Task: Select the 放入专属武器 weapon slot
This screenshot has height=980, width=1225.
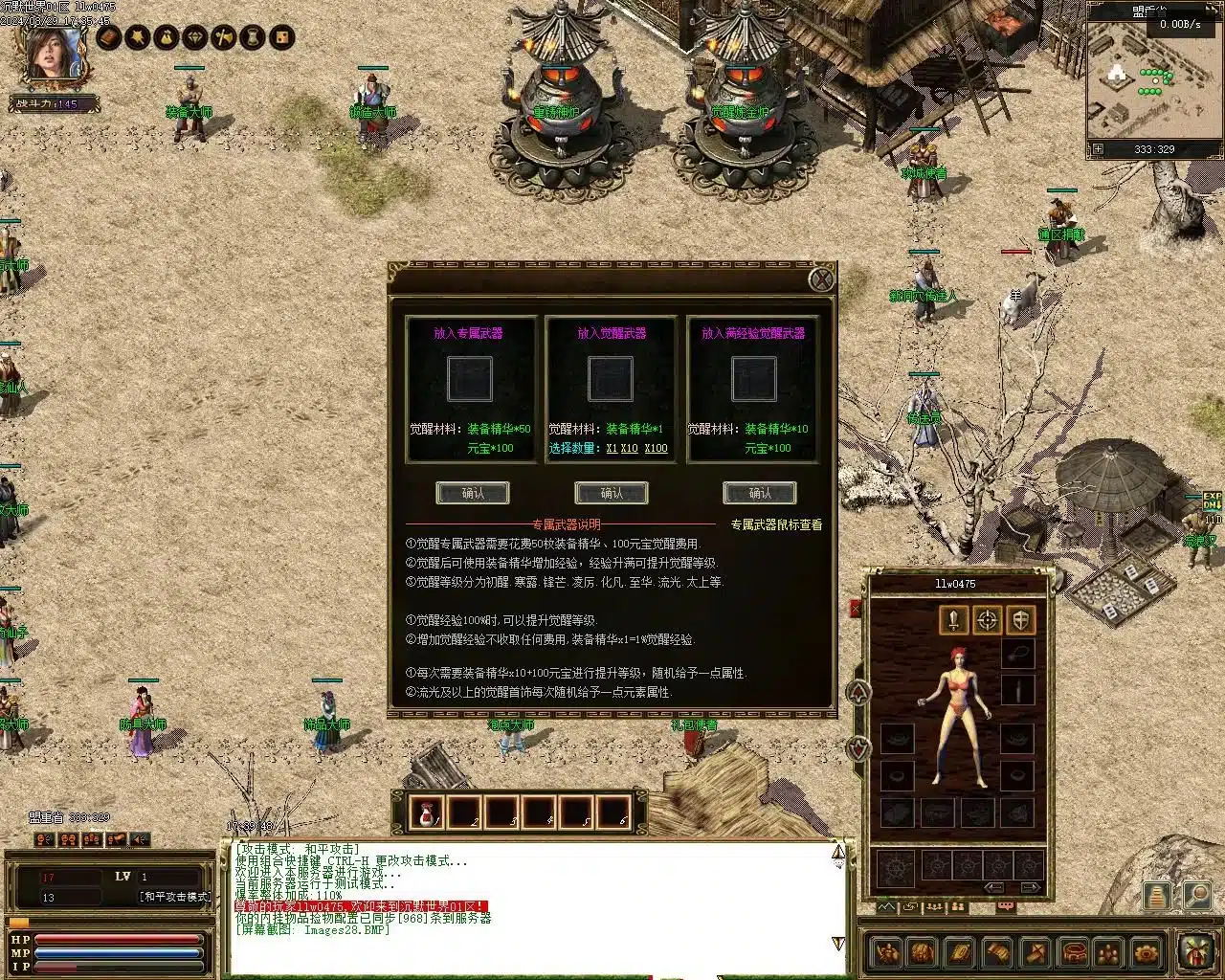Action: pos(469,379)
